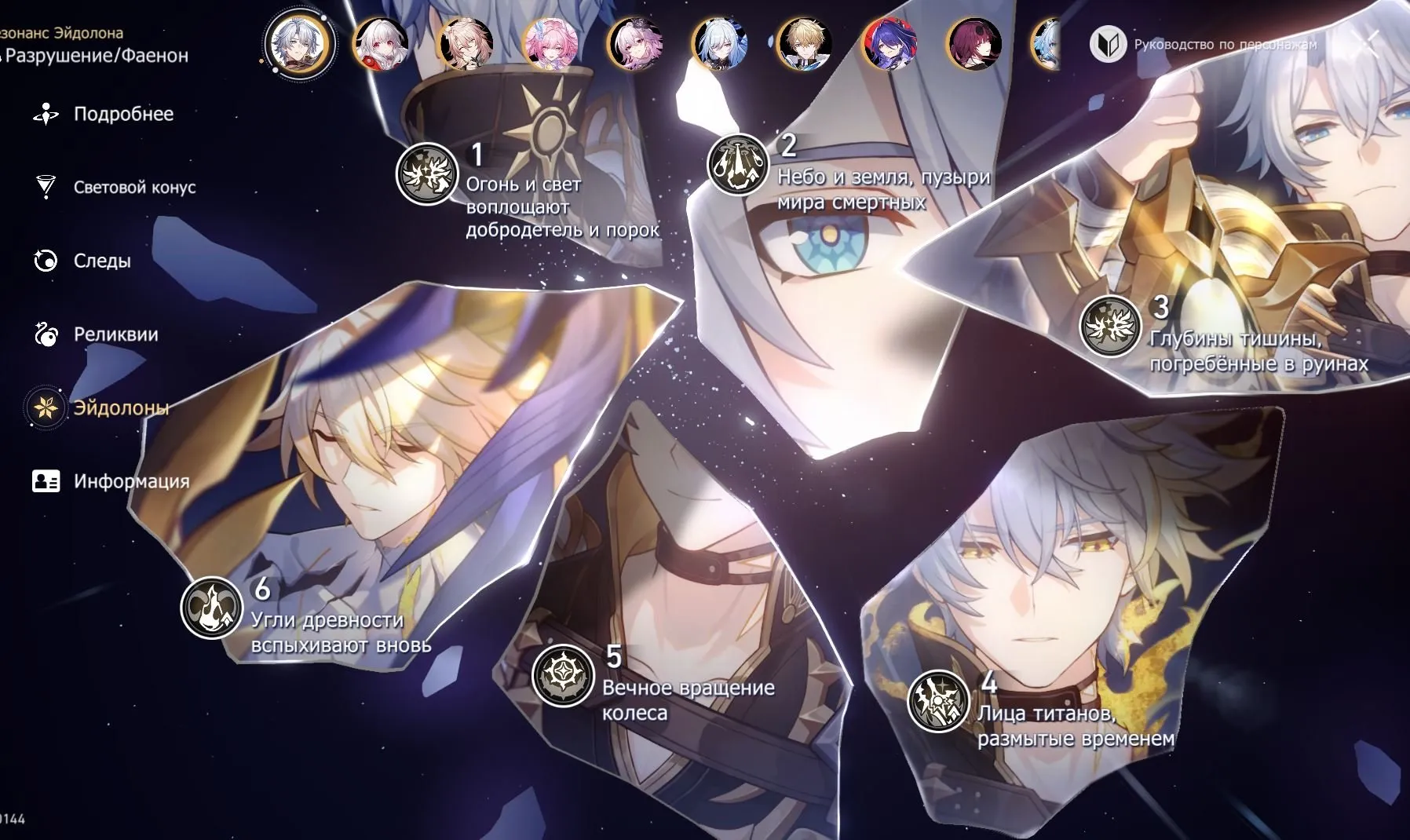Go to the Реликвии relics section

pyautogui.click(x=115, y=334)
